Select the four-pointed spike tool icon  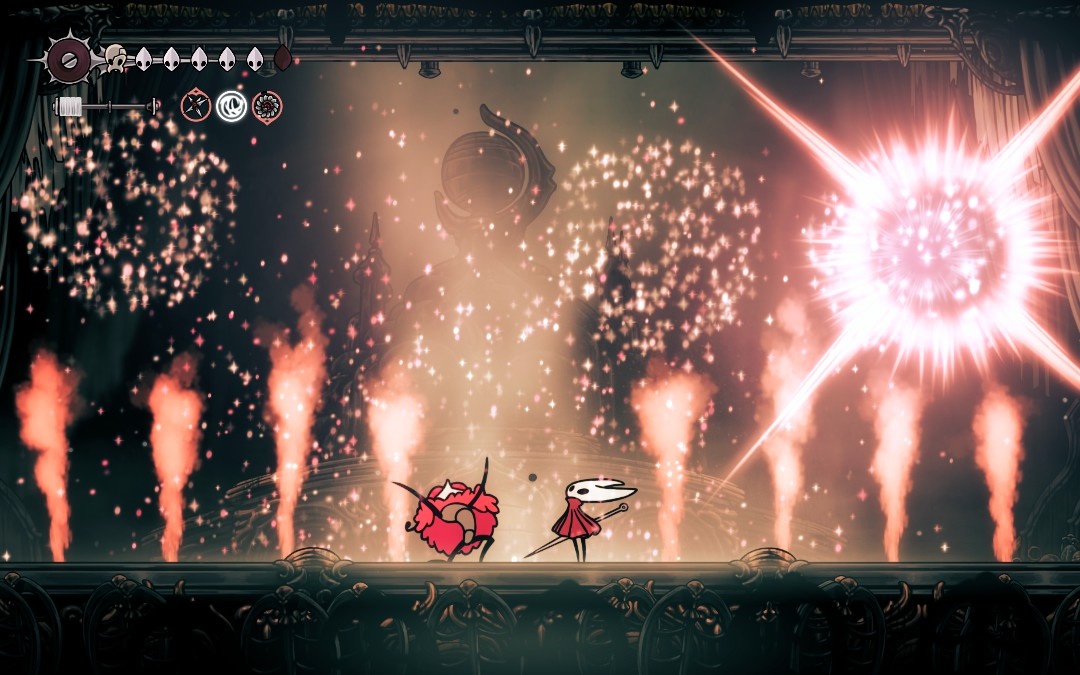tap(196, 105)
